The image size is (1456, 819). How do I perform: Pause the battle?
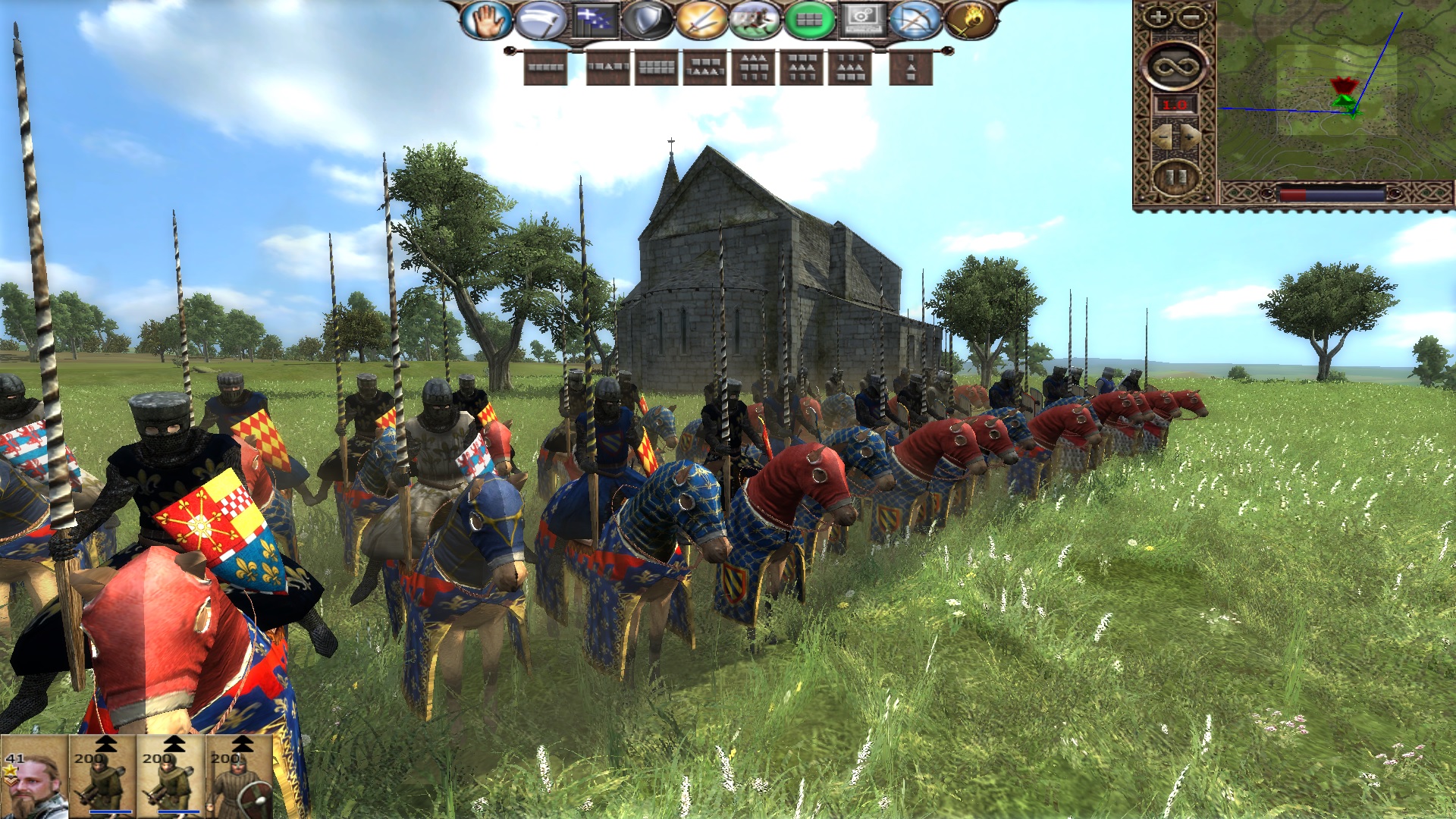pyautogui.click(x=1175, y=177)
